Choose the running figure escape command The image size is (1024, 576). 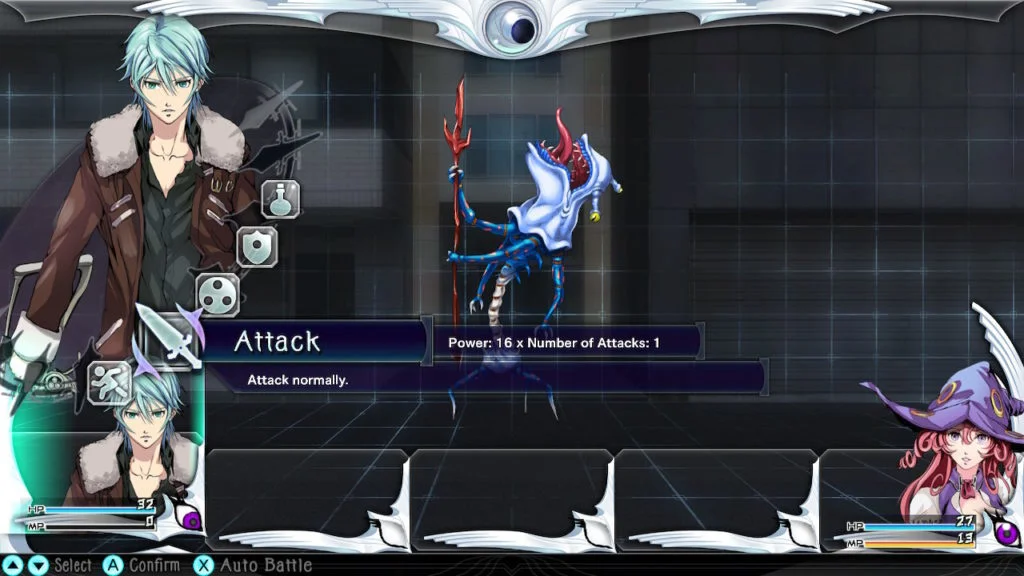coord(109,381)
